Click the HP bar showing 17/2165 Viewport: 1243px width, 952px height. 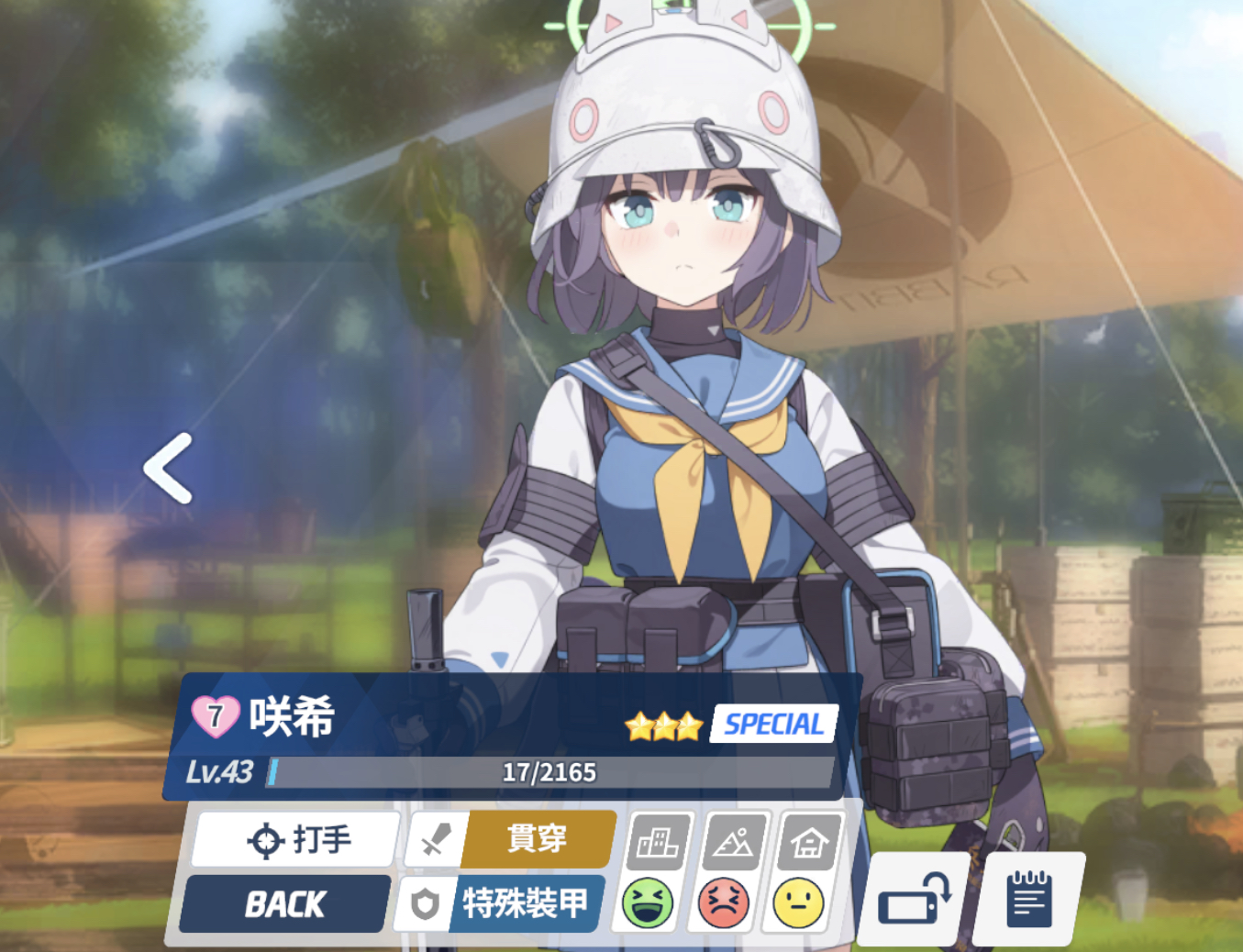coord(550,772)
